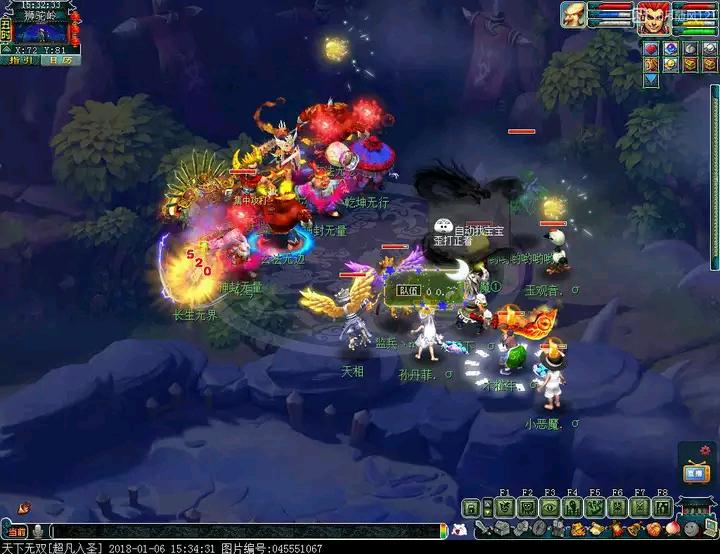Open the 指引 guide button
This screenshot has height=554, width=720.
[x=20, y=60]
